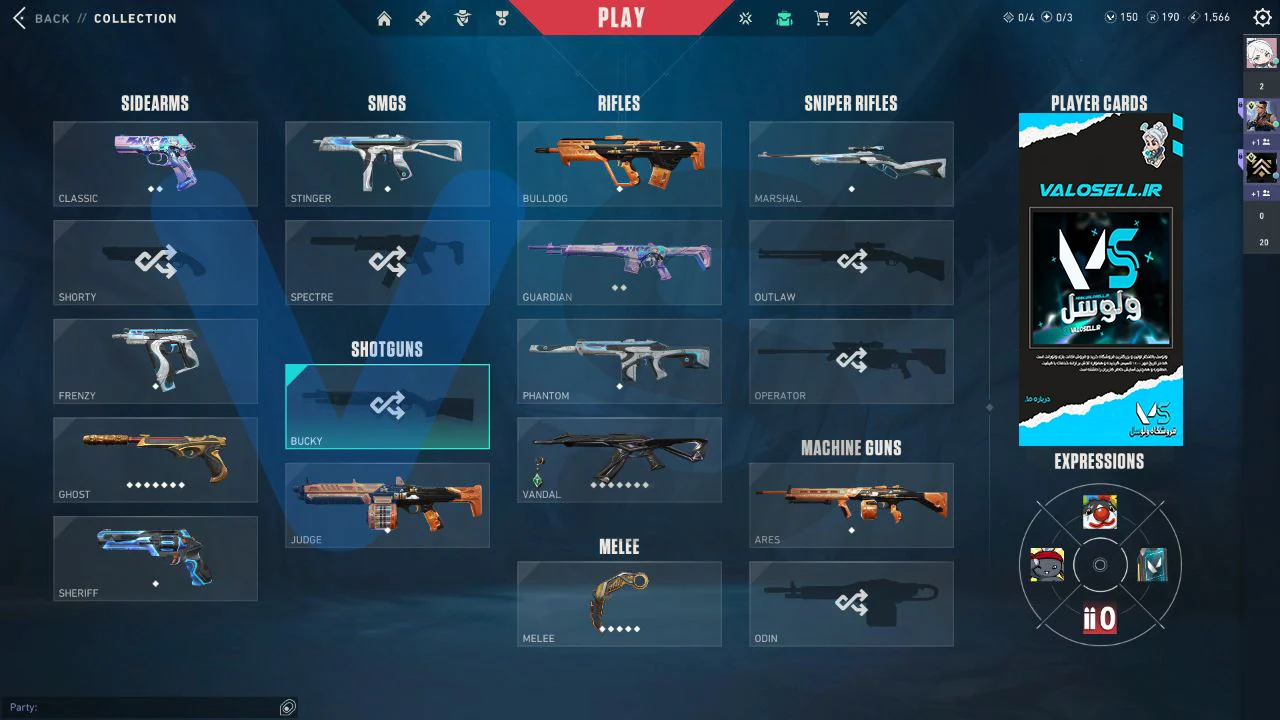The height and width of the screenshot is (720, 1280).
Task: Open the store cart icon
Action: pos(822,18)
